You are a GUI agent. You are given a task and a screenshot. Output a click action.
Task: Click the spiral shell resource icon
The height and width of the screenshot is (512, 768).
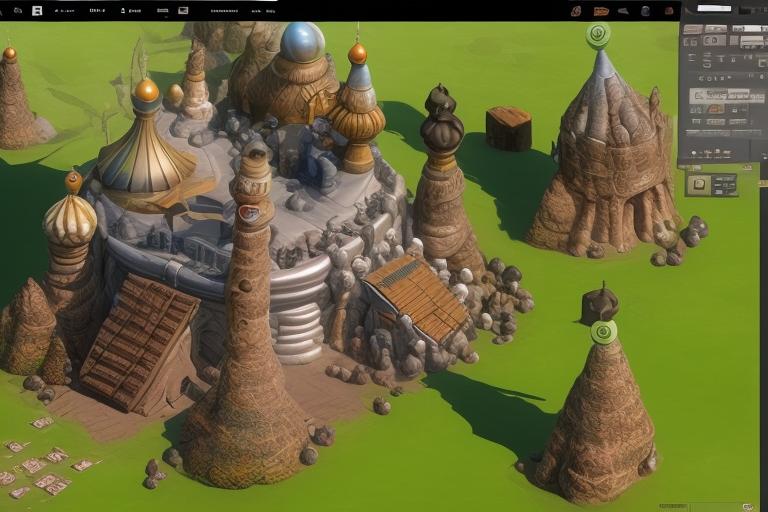(x=576, y=10)
